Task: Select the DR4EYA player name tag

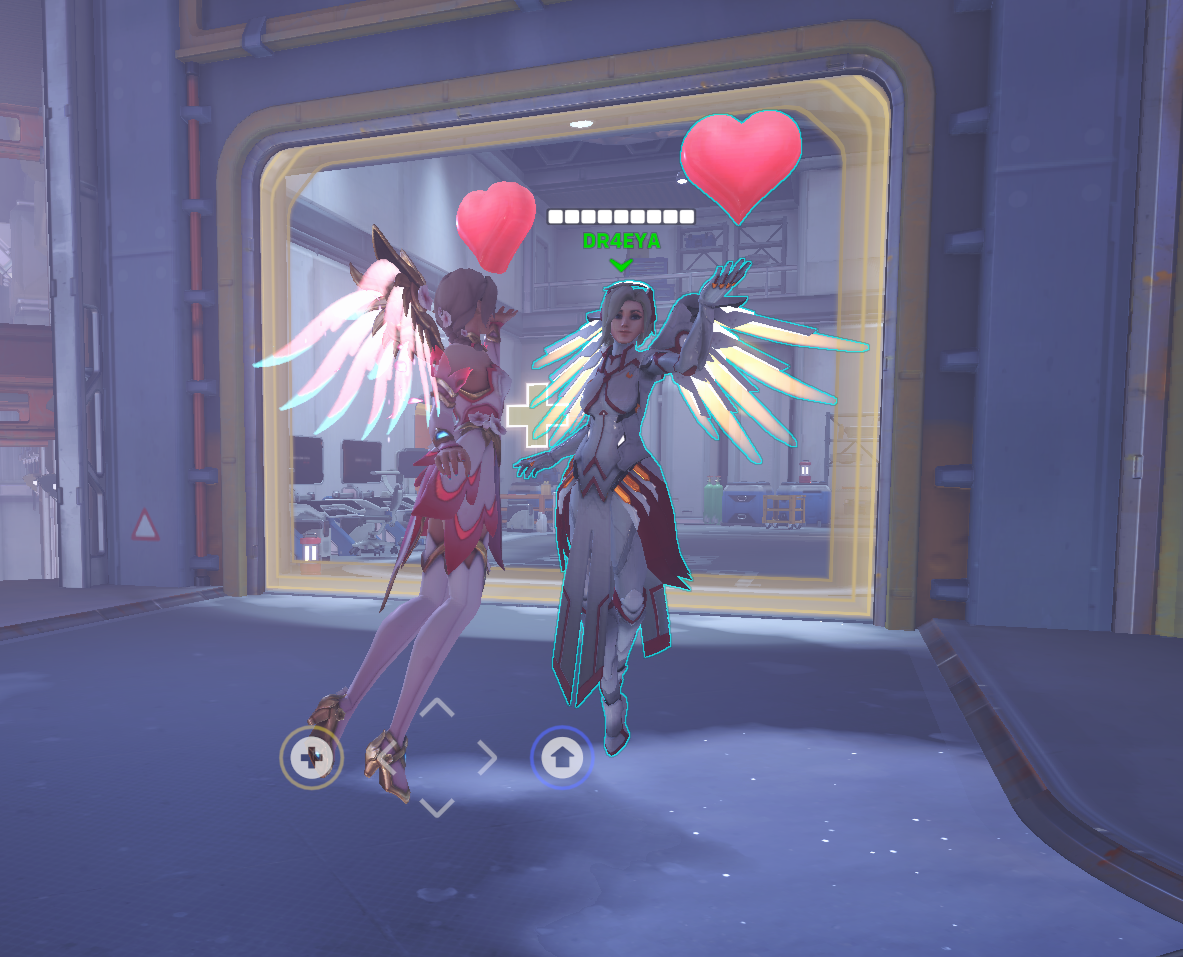Action: 621,241
